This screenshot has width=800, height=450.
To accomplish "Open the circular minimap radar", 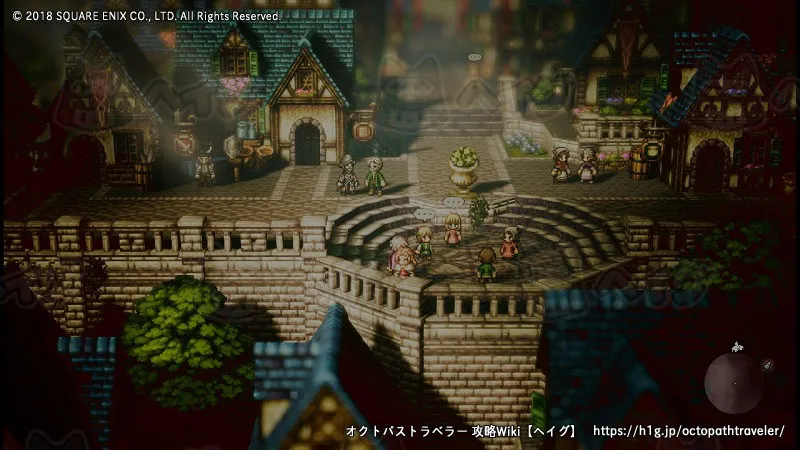I will 735,381.
